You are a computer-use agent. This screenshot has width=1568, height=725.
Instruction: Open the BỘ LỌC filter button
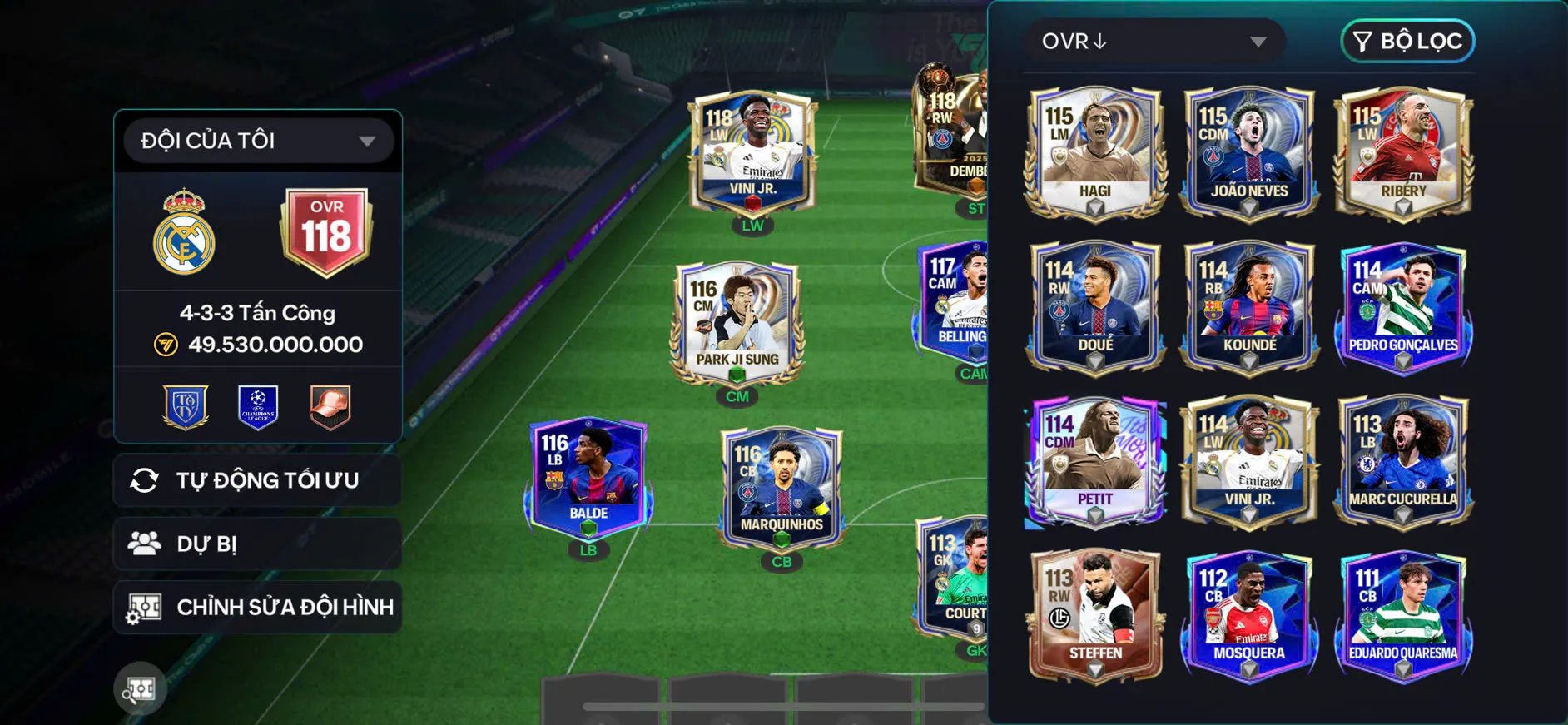(x=1407, y=41)
